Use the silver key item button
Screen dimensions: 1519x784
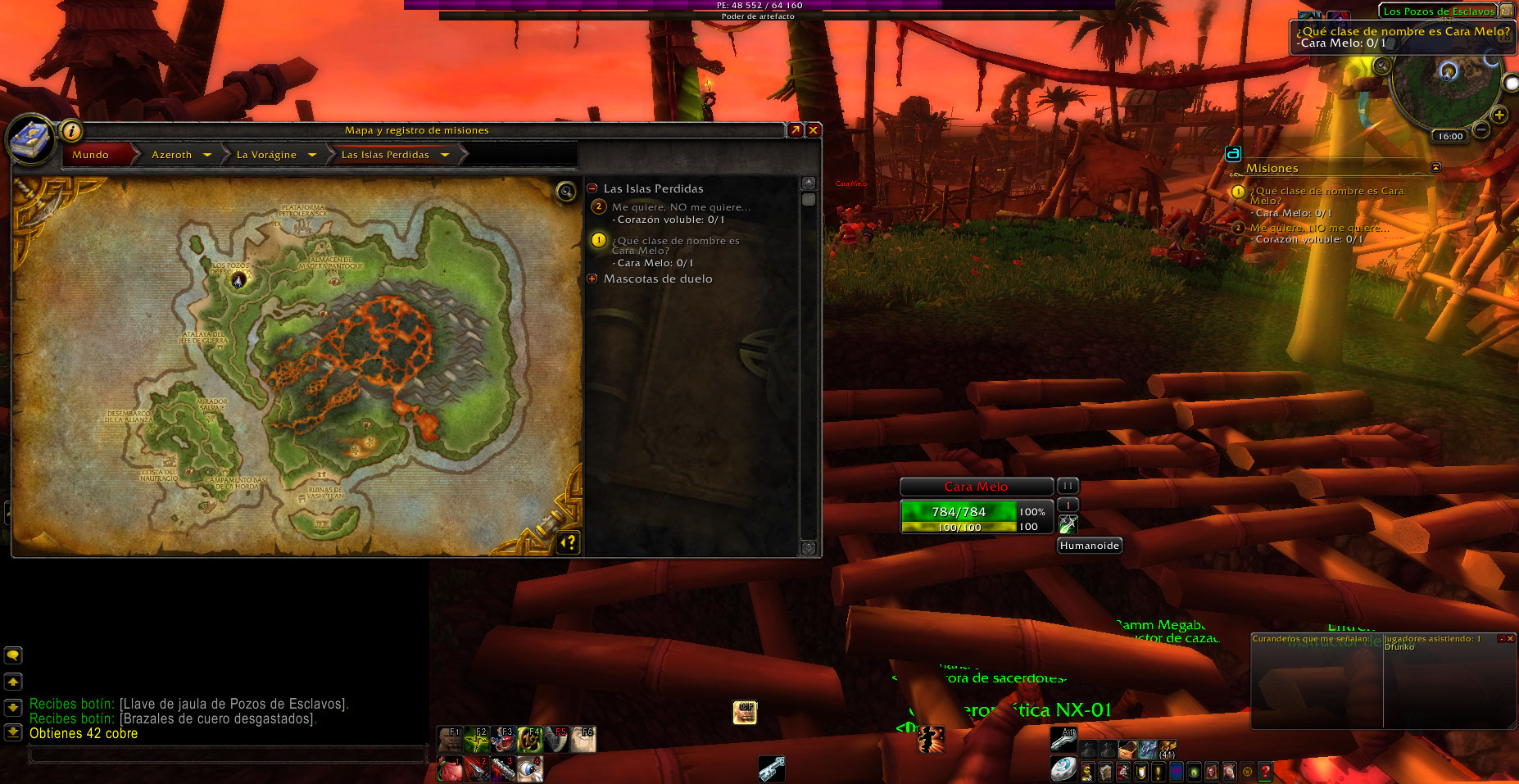point(771,768)
